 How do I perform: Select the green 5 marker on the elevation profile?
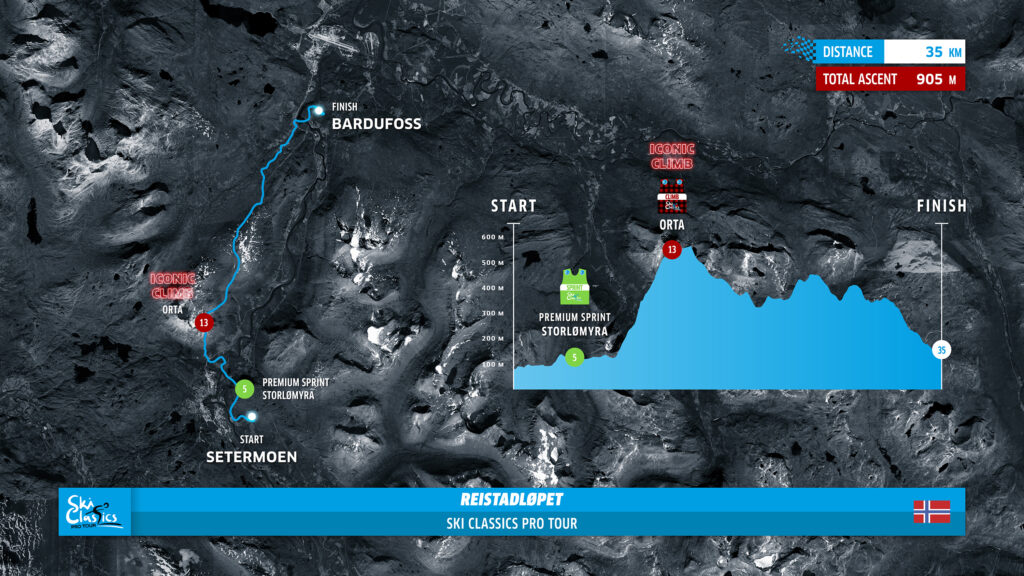click(x=574, y=356)
